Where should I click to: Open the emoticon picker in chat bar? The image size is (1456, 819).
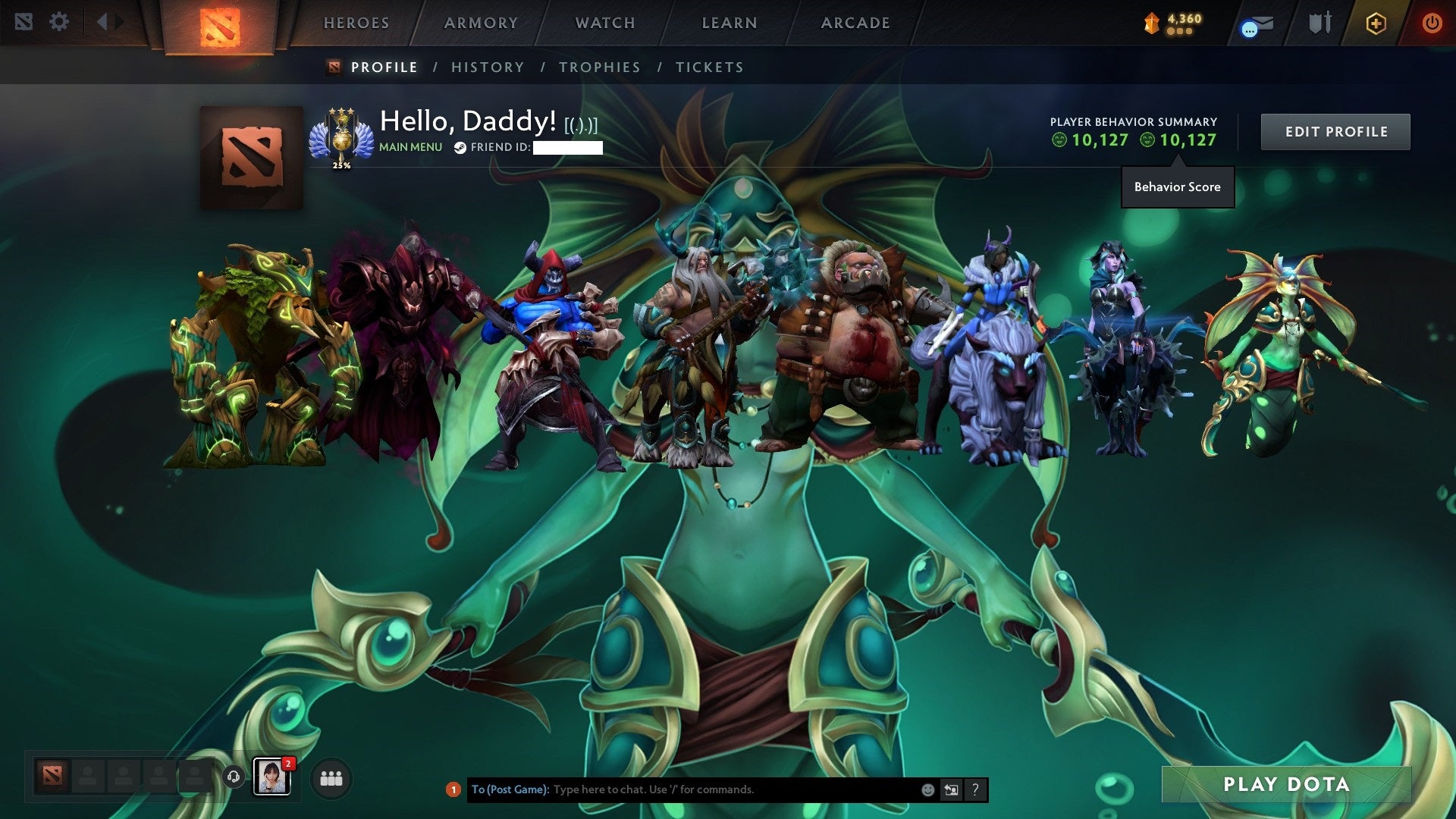(927, 789)
